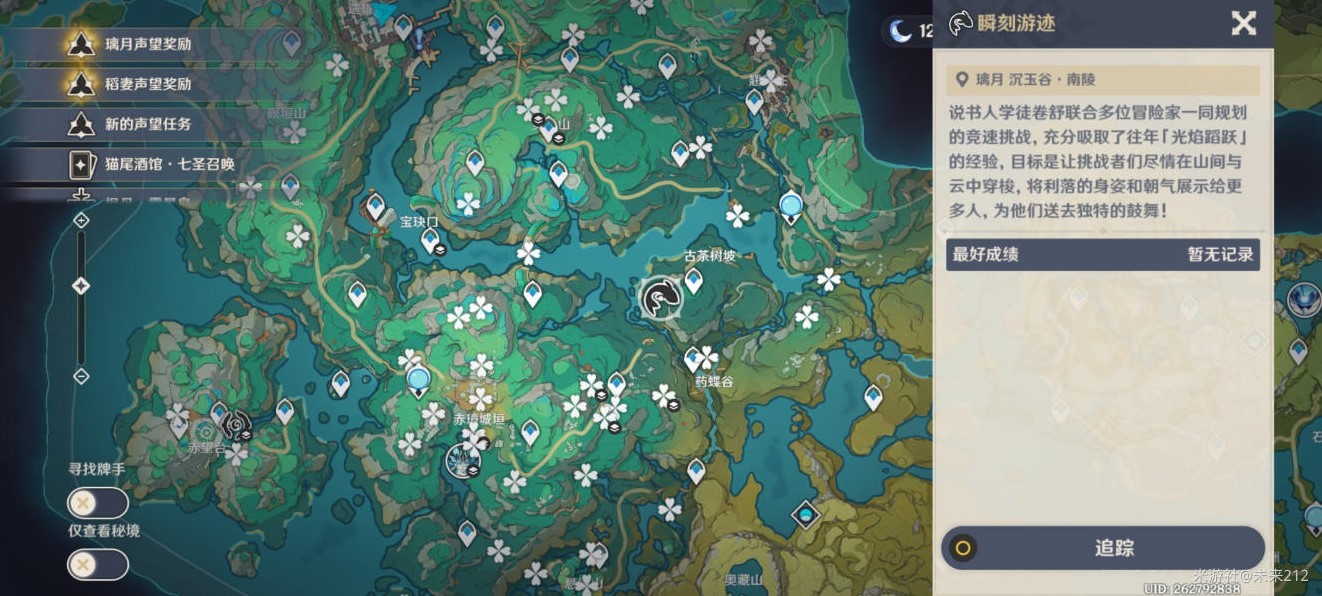Image resolution: width=1322 pixels, height=596 pixels.
Task: Tap the 追踪 track button
Action: [x=1103, y=548]
